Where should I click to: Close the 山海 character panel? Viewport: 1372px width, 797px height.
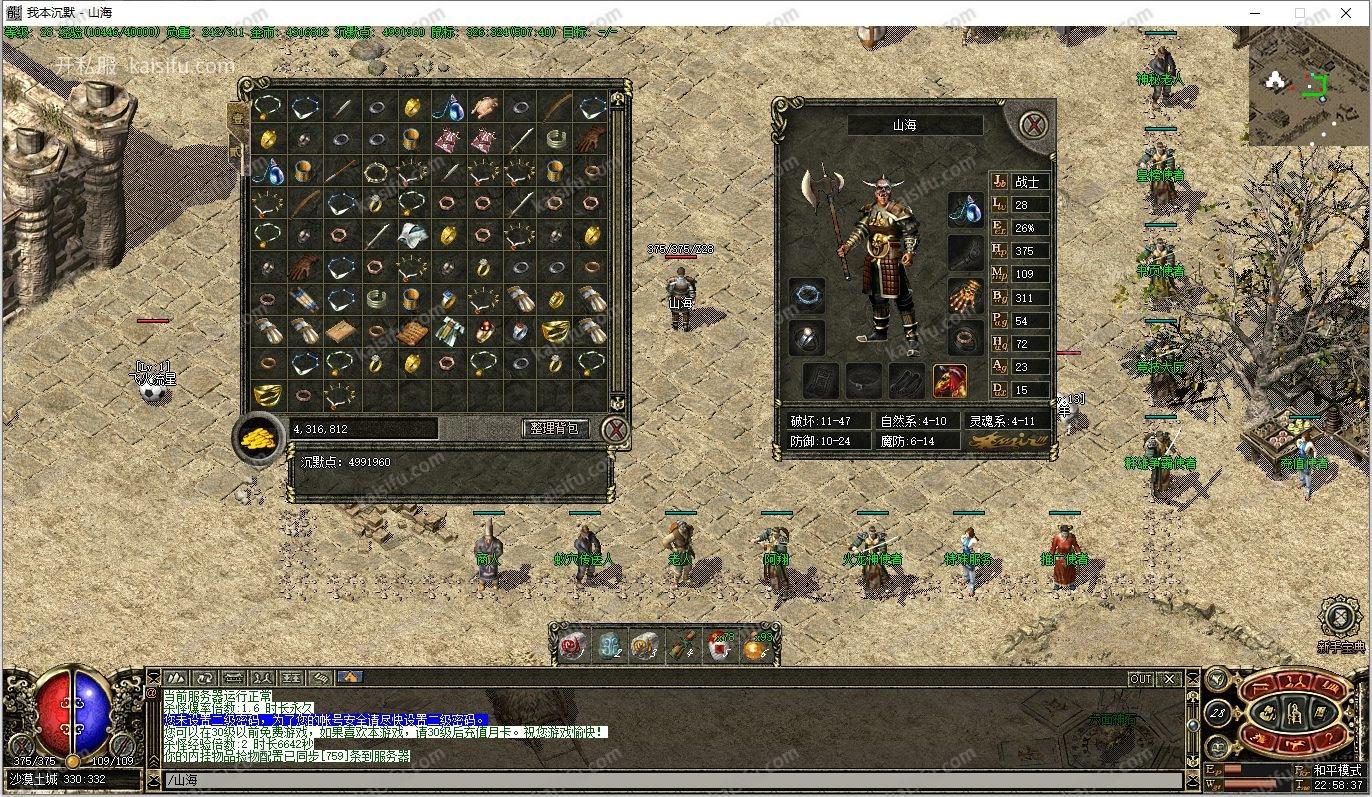tap(1034, 125)
